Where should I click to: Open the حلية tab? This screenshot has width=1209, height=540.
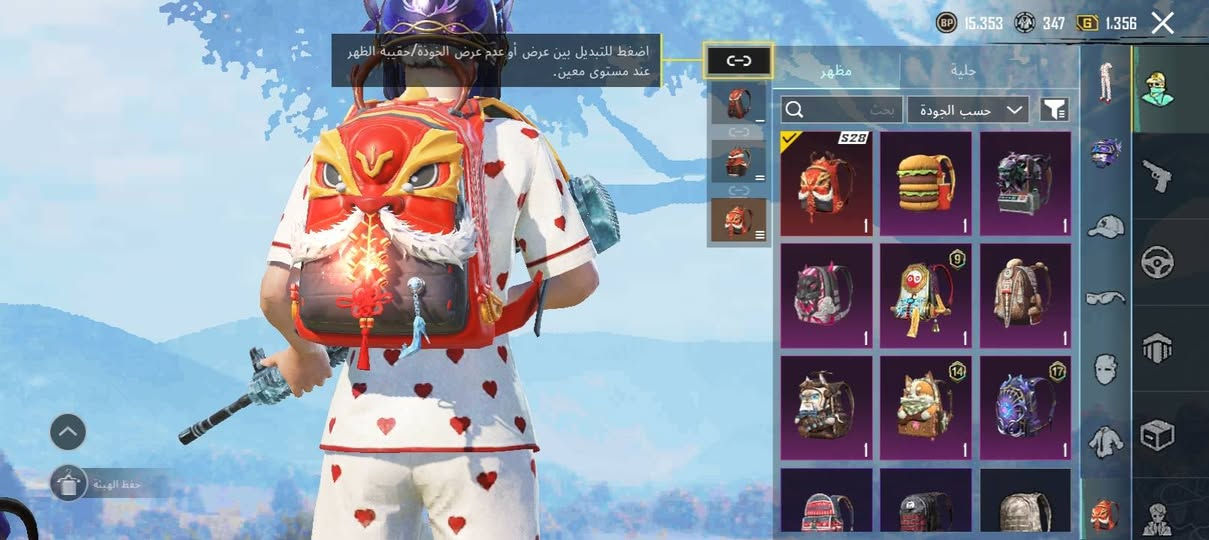tap(965, 72)
